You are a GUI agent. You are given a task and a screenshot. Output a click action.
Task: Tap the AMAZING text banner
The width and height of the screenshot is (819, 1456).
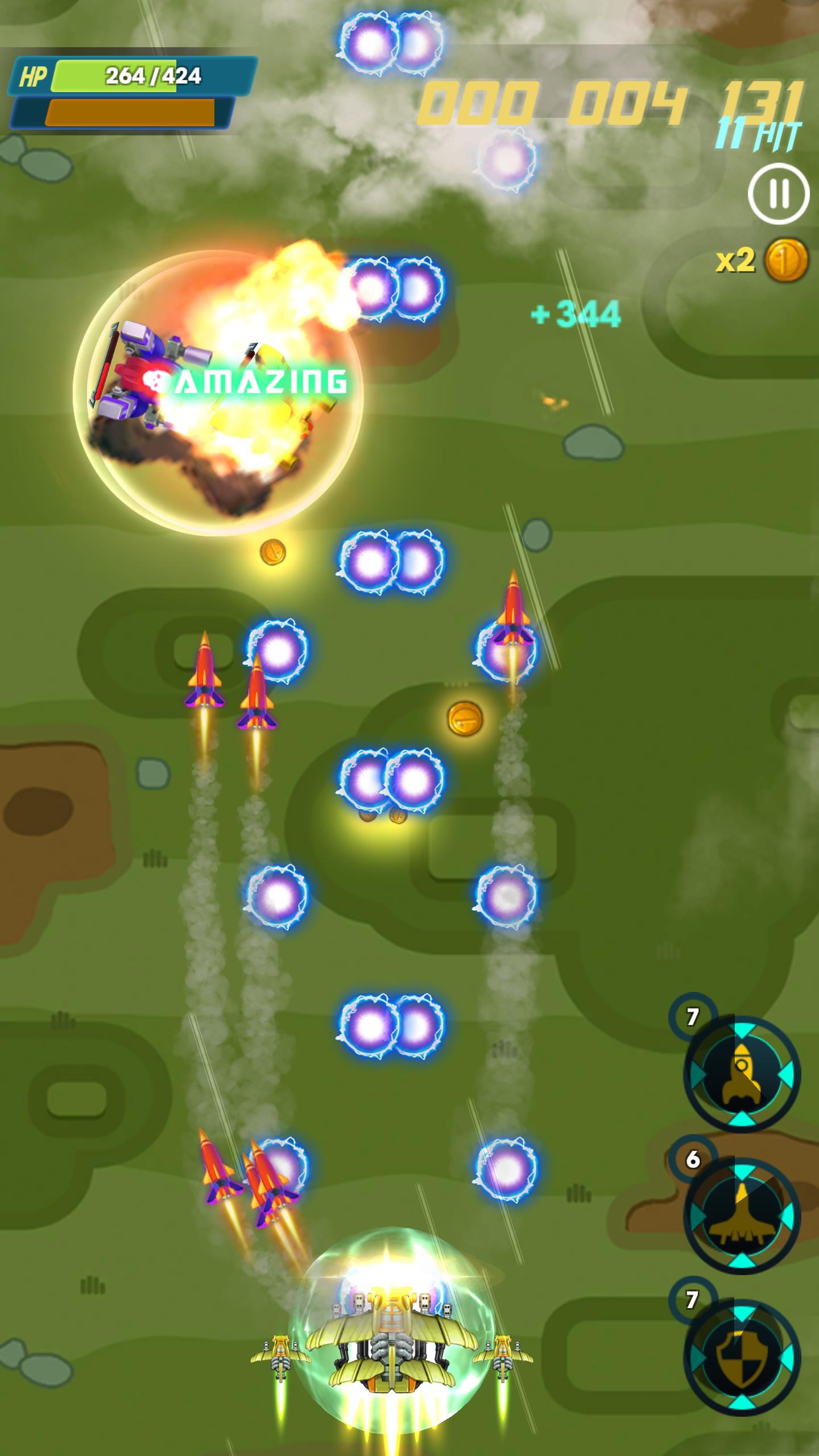coord(259,382)
